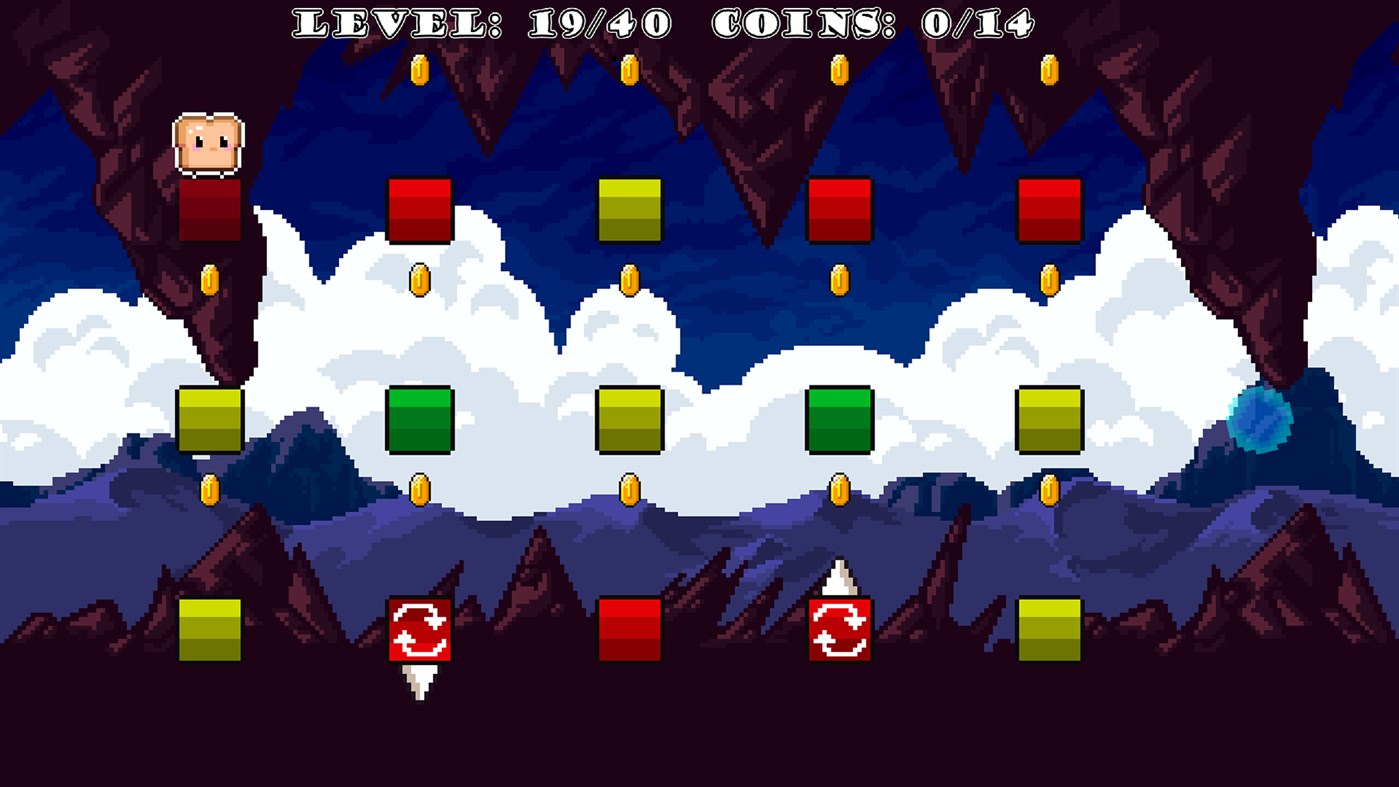The image size is (1399, 787).
Task: Click the red block in the top row second column
Action: 419,211
